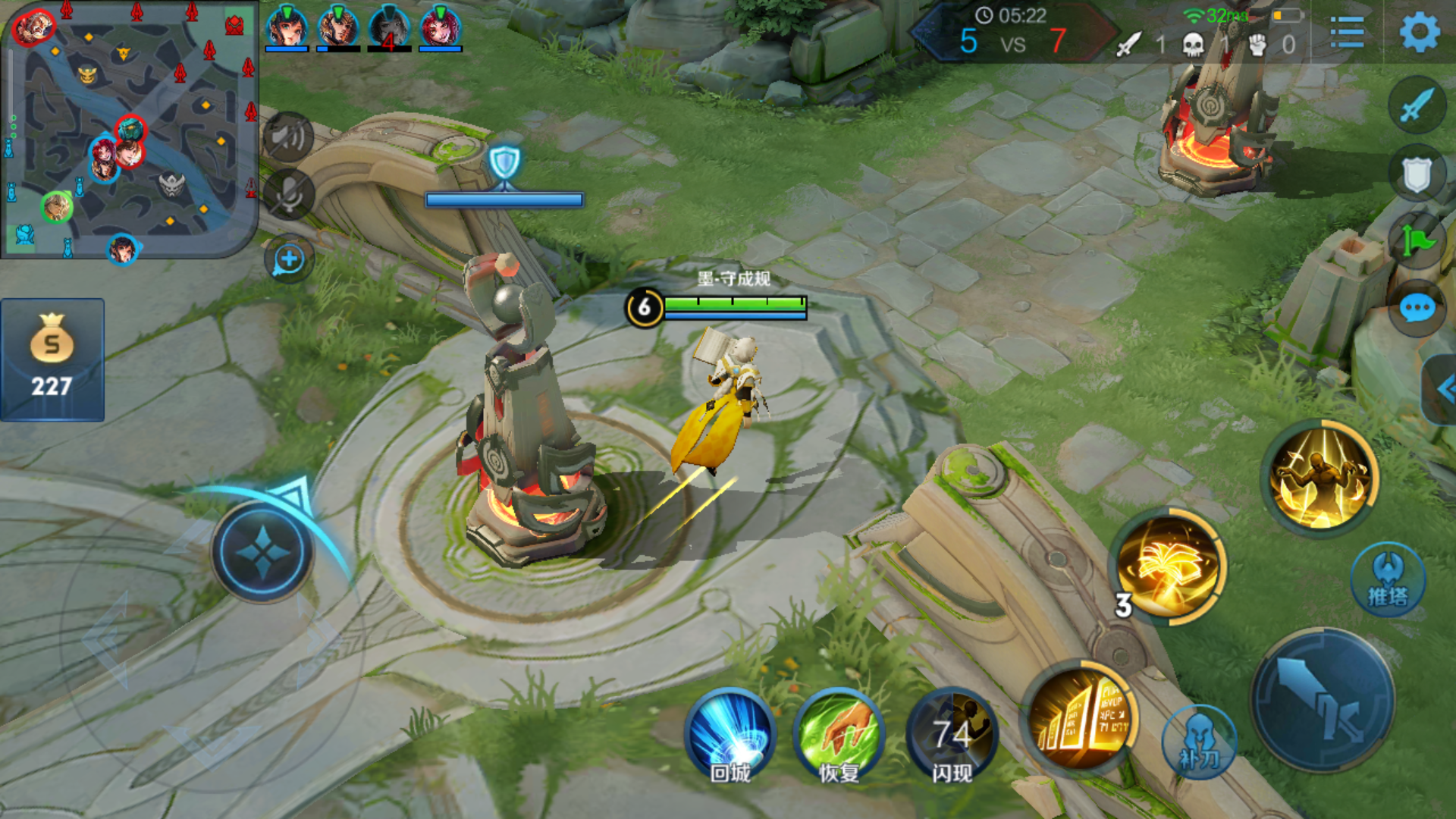This screenshot has height=819, width=1456.
Task: Toggle the speaker voice button
Action: 288,137
